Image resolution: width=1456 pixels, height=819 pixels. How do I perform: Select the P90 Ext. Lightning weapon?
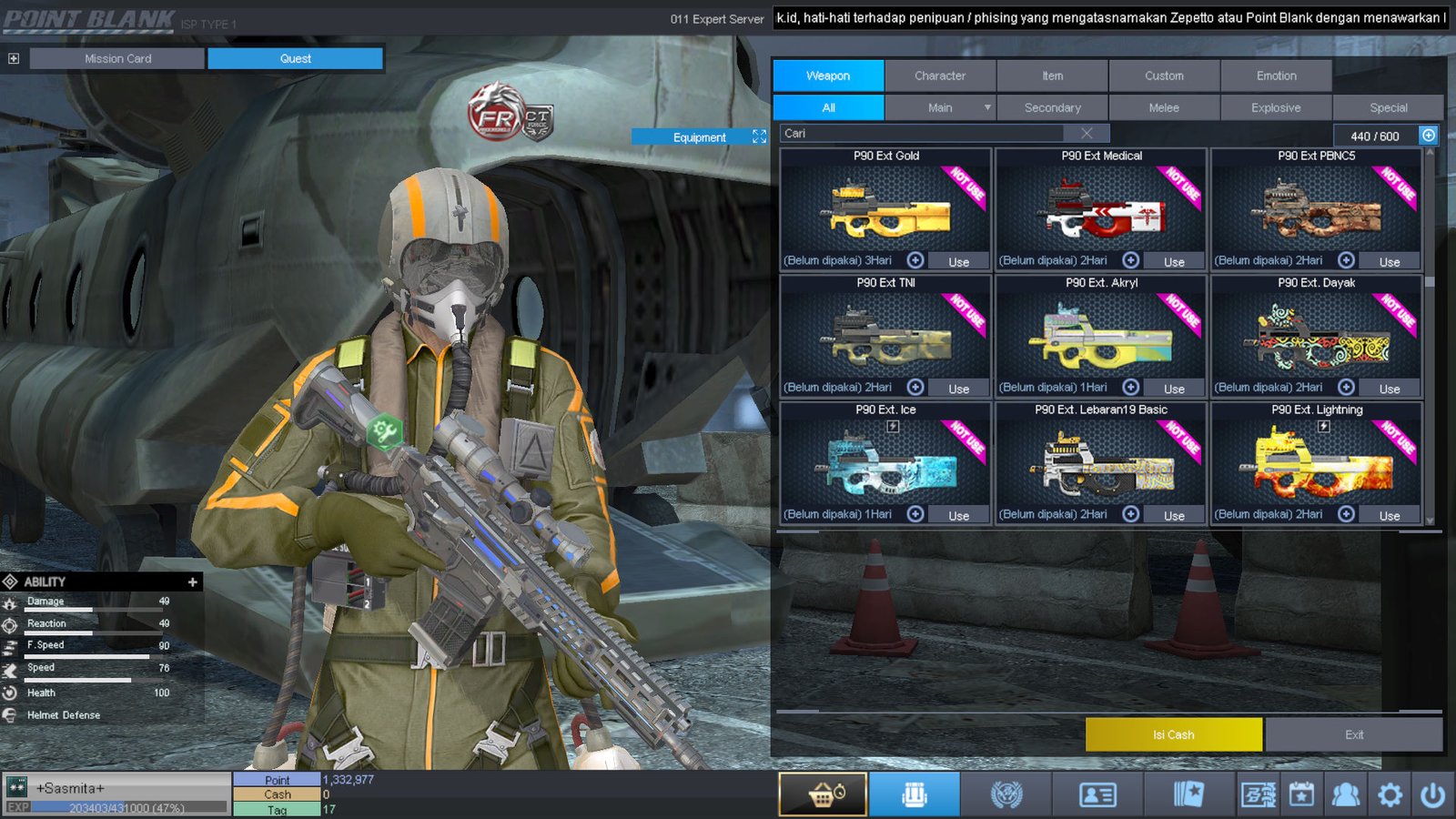coord(1316,464)
